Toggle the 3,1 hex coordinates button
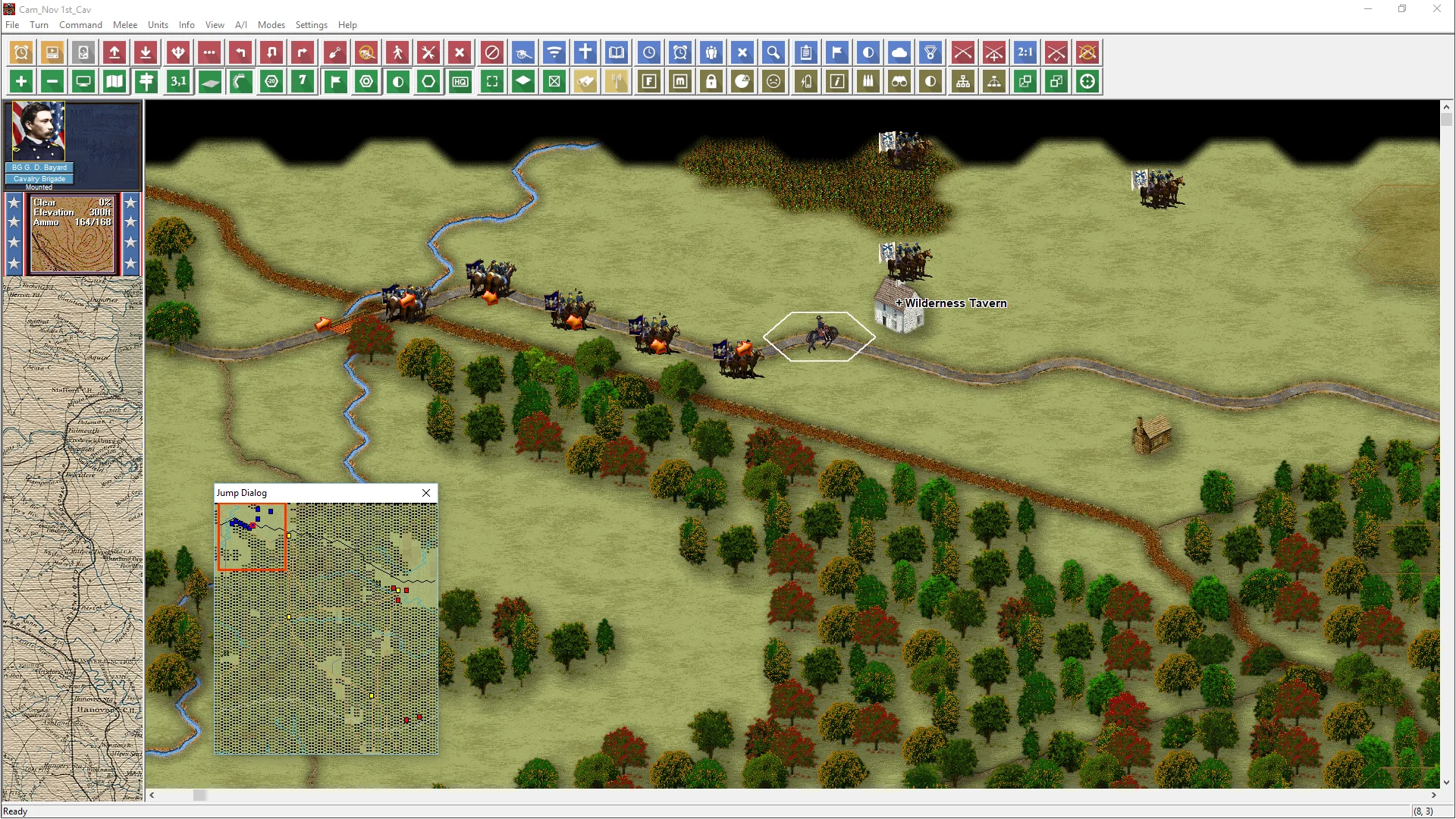 click(x=177, y=81)
